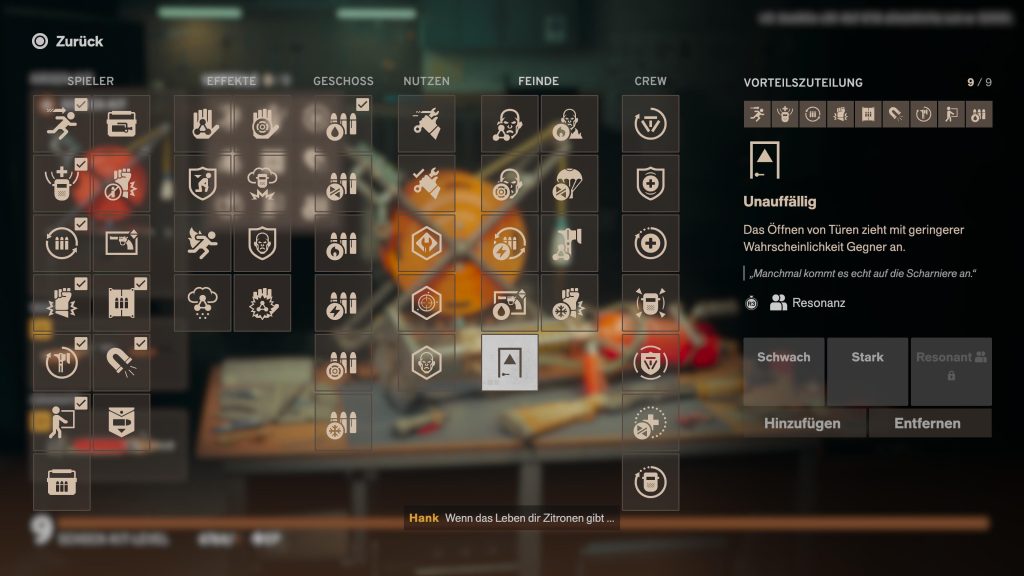Image resolution: width=1024 pixels, height=576 pixels.
Task: Pick the crosshair hexagon perk
Action: 426,303
